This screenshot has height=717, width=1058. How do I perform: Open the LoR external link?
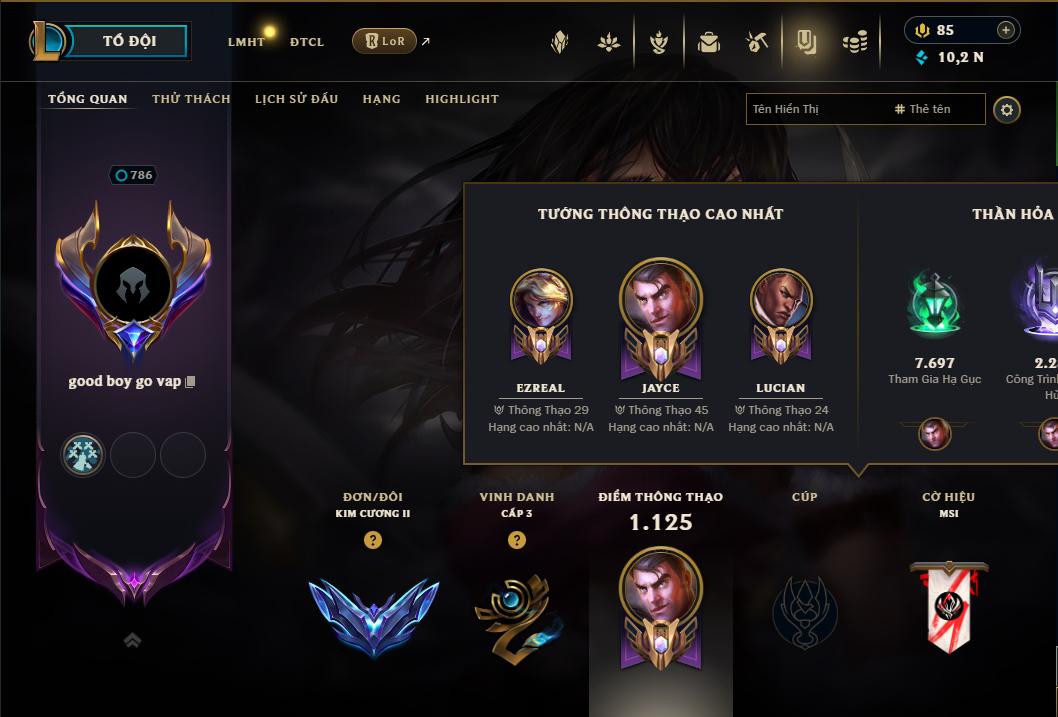pyautogui.click(x=385, y=41)
